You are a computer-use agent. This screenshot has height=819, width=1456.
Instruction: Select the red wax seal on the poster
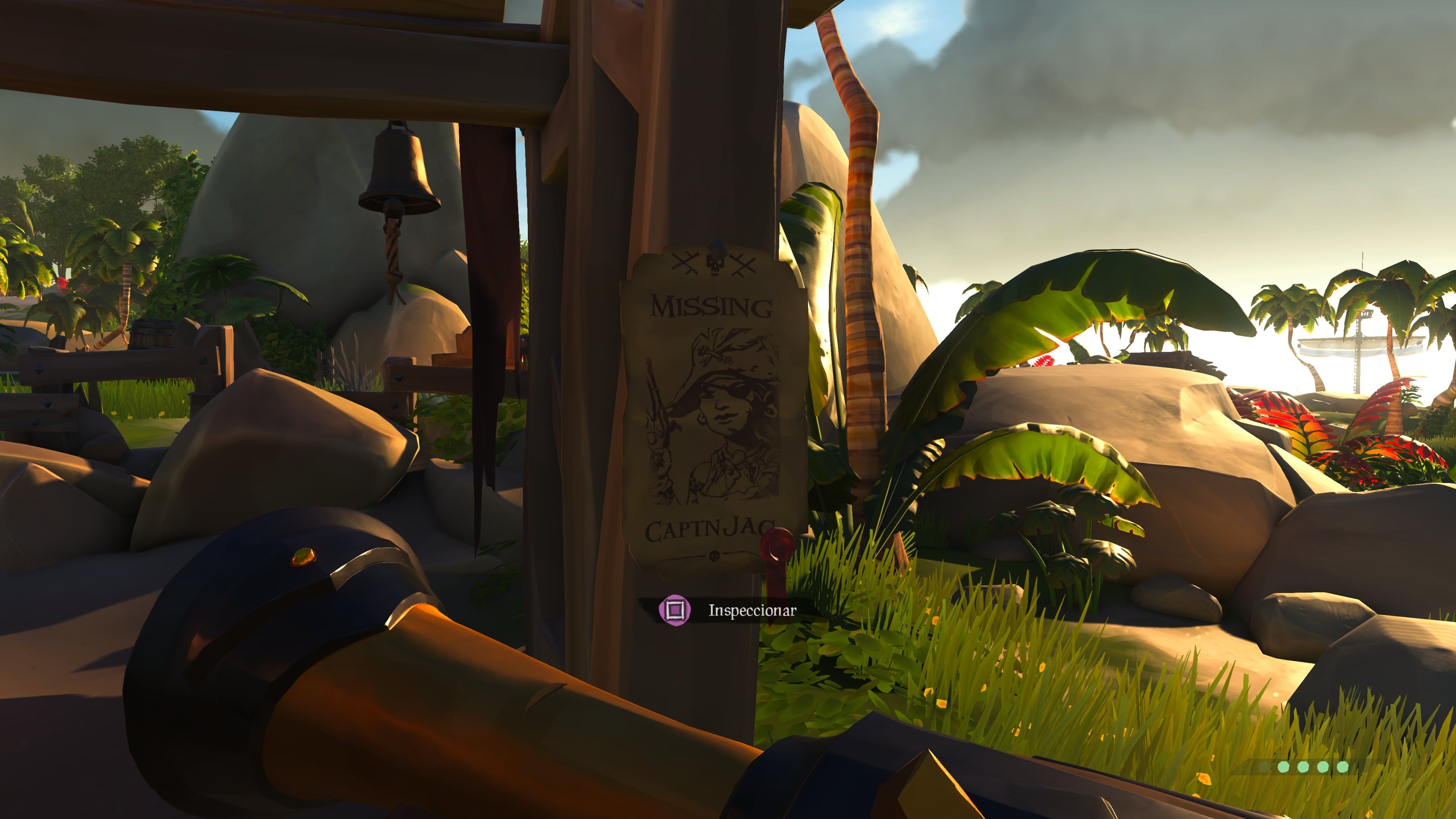click(x=777, y=545)
